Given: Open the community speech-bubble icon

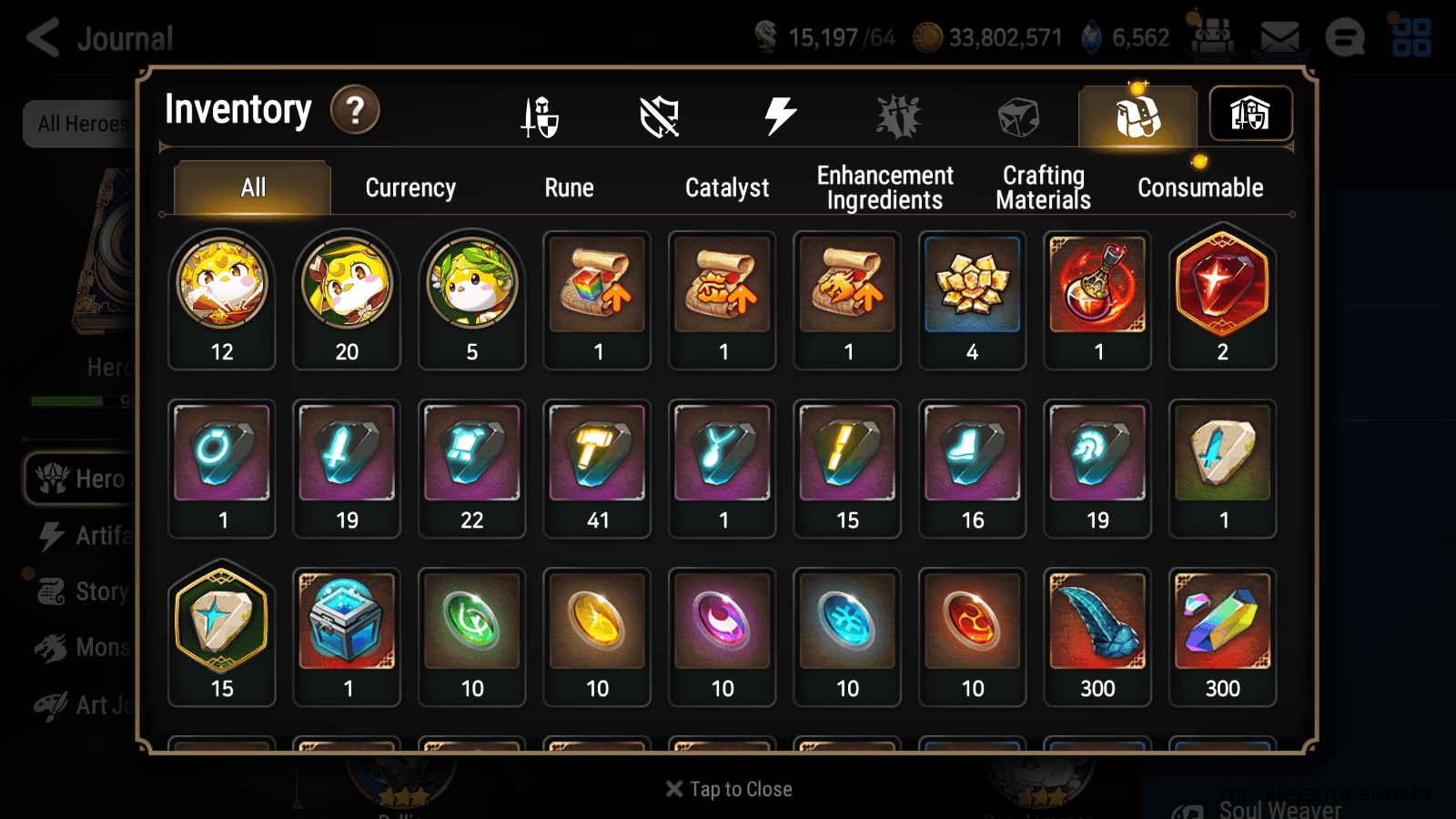Looking at the screenshot, I should tap(1345, 38).
